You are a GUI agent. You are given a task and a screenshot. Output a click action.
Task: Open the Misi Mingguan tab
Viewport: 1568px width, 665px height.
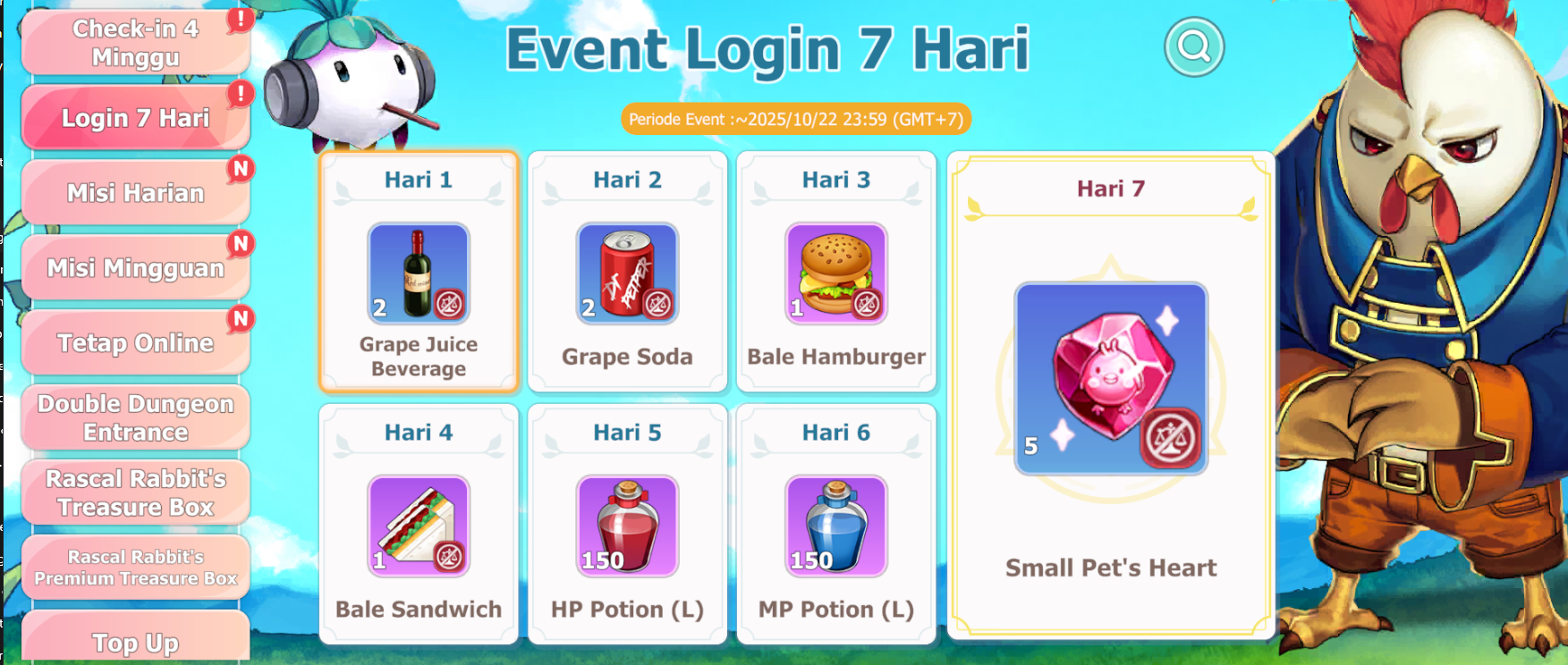[135, 268]
